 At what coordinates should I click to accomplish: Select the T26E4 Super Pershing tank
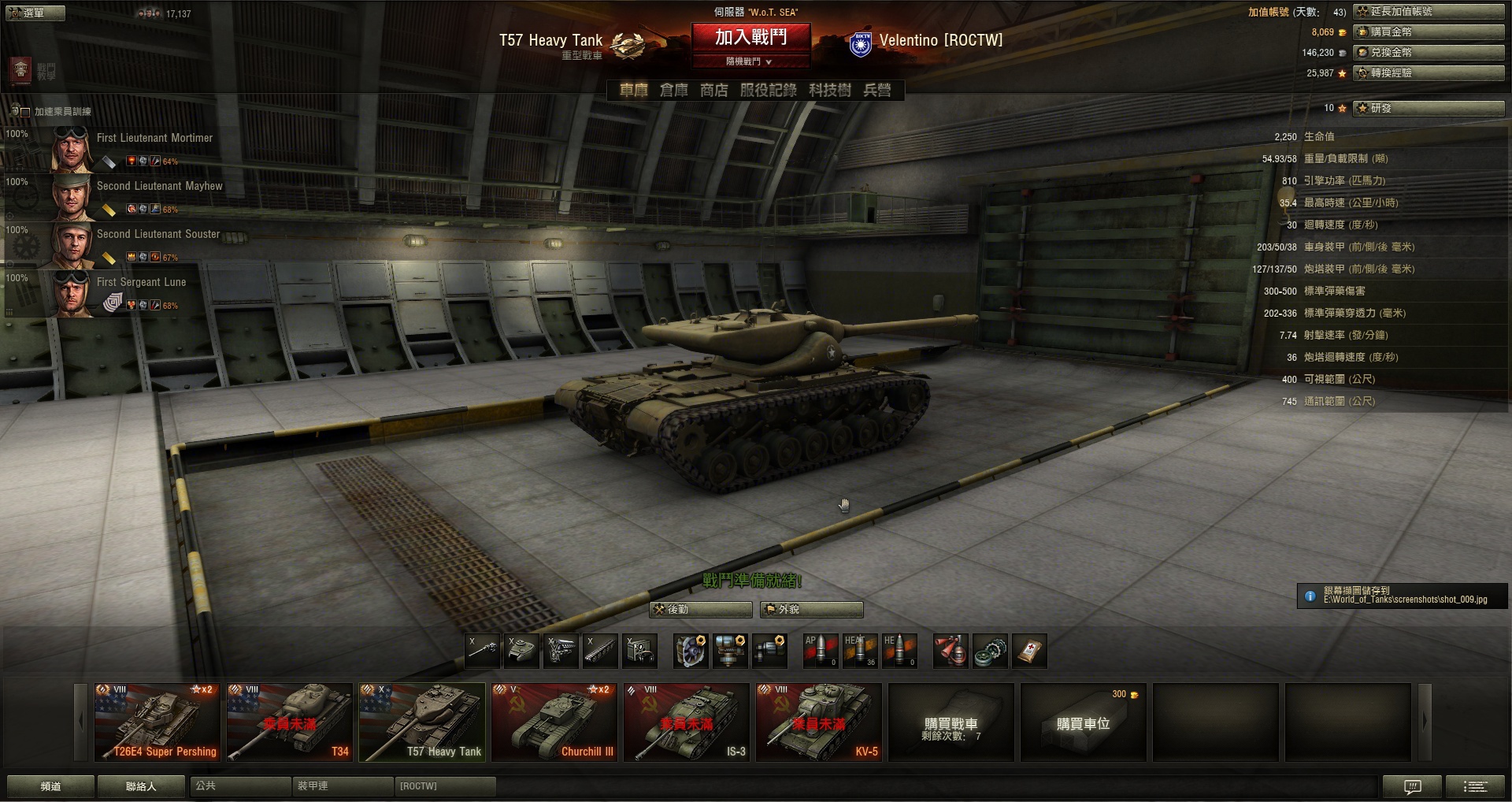157,722
